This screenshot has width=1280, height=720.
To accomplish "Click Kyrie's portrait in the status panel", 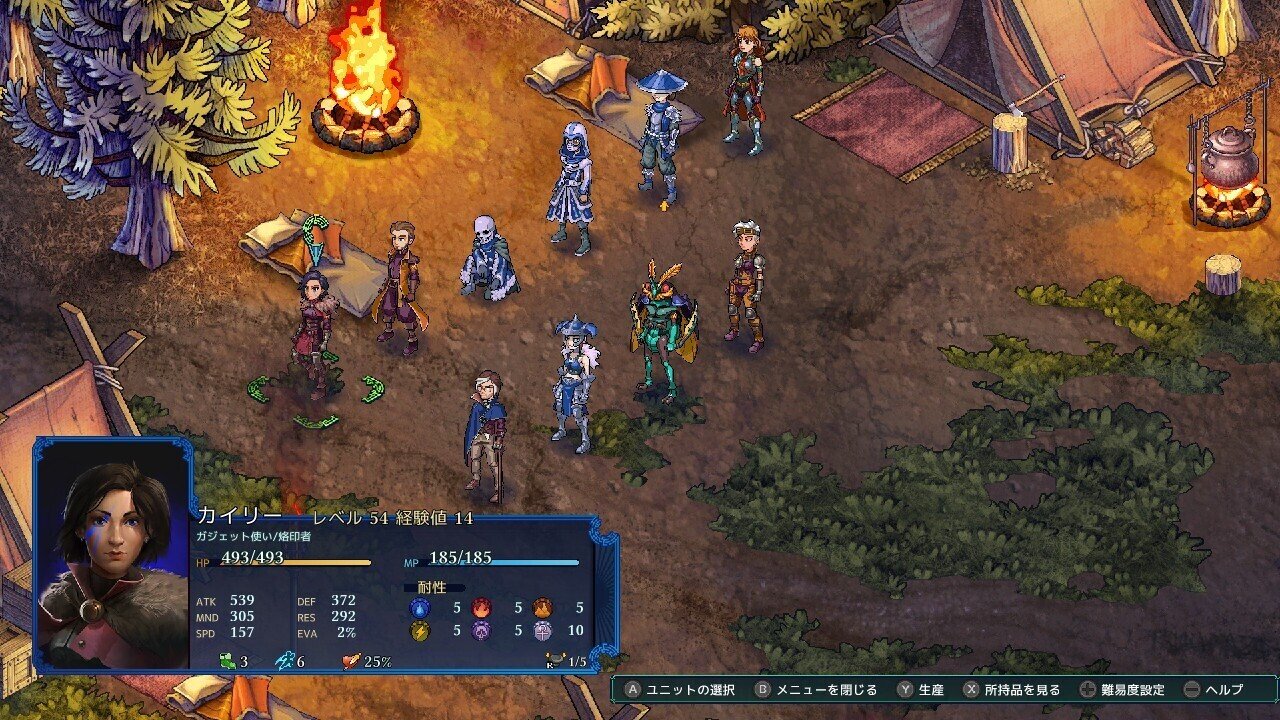I will point(113,555).
